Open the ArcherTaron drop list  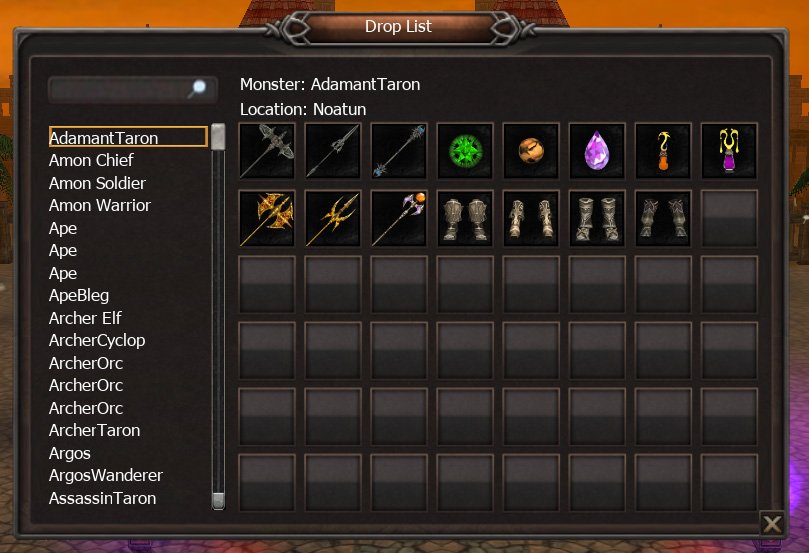click(x=94, y=430)
